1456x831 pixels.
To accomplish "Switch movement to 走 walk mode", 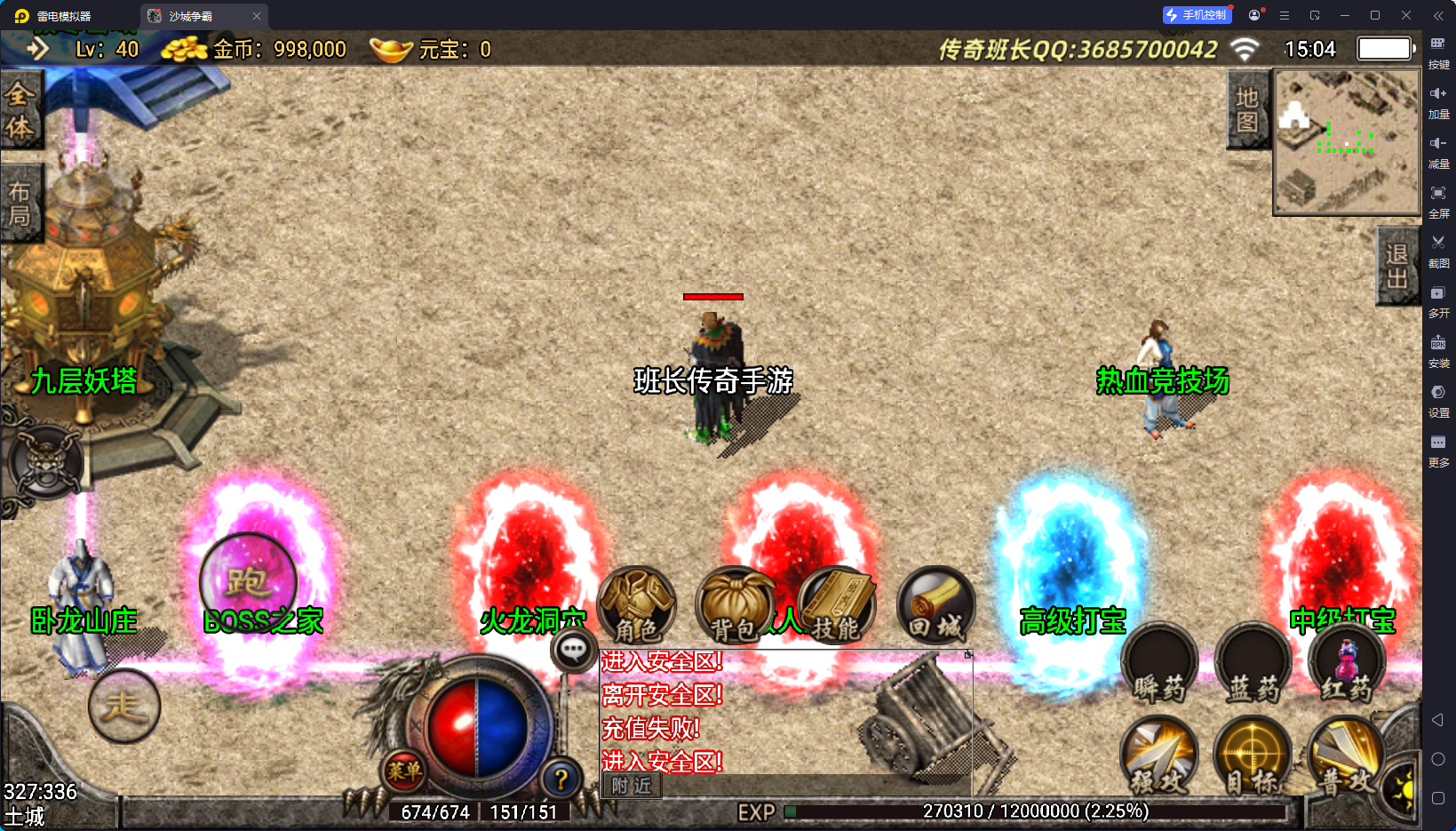I will (124, 707).
